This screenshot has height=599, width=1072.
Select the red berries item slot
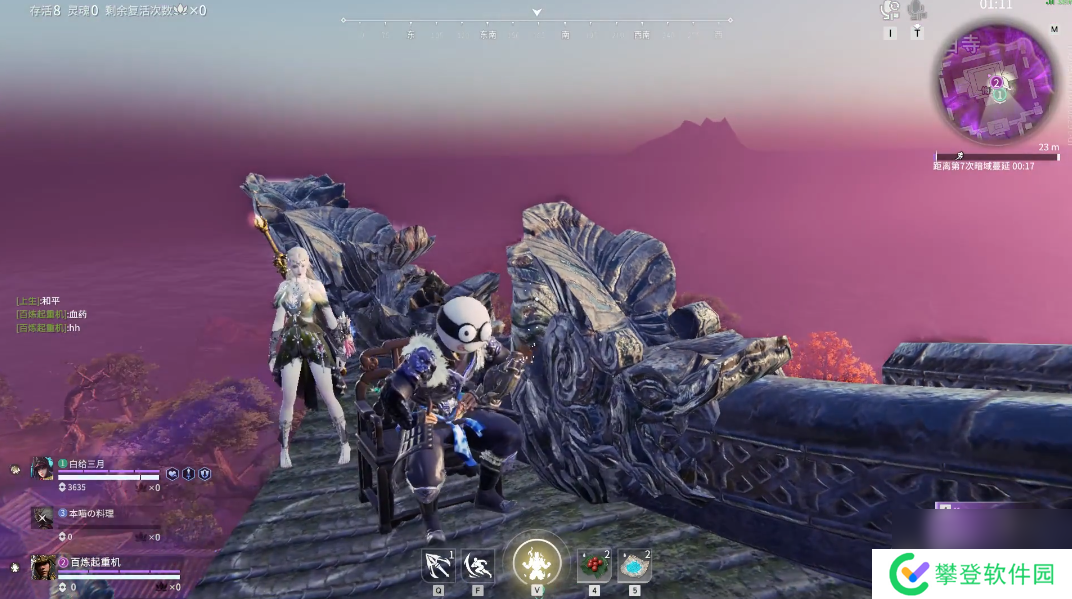click(594, 566)
